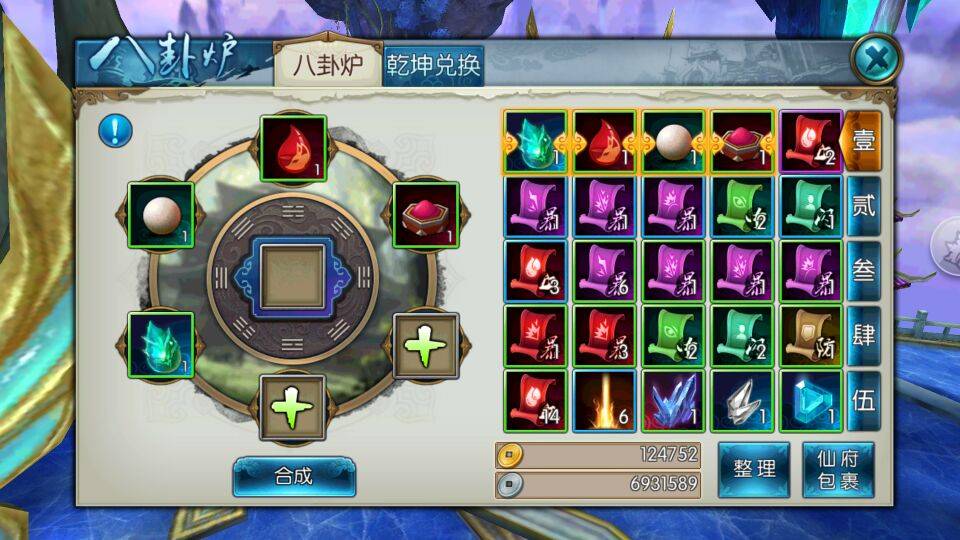960x540 pixels.
Task: Remove the white pearl from the furnace slot
Action: [161, 215]
